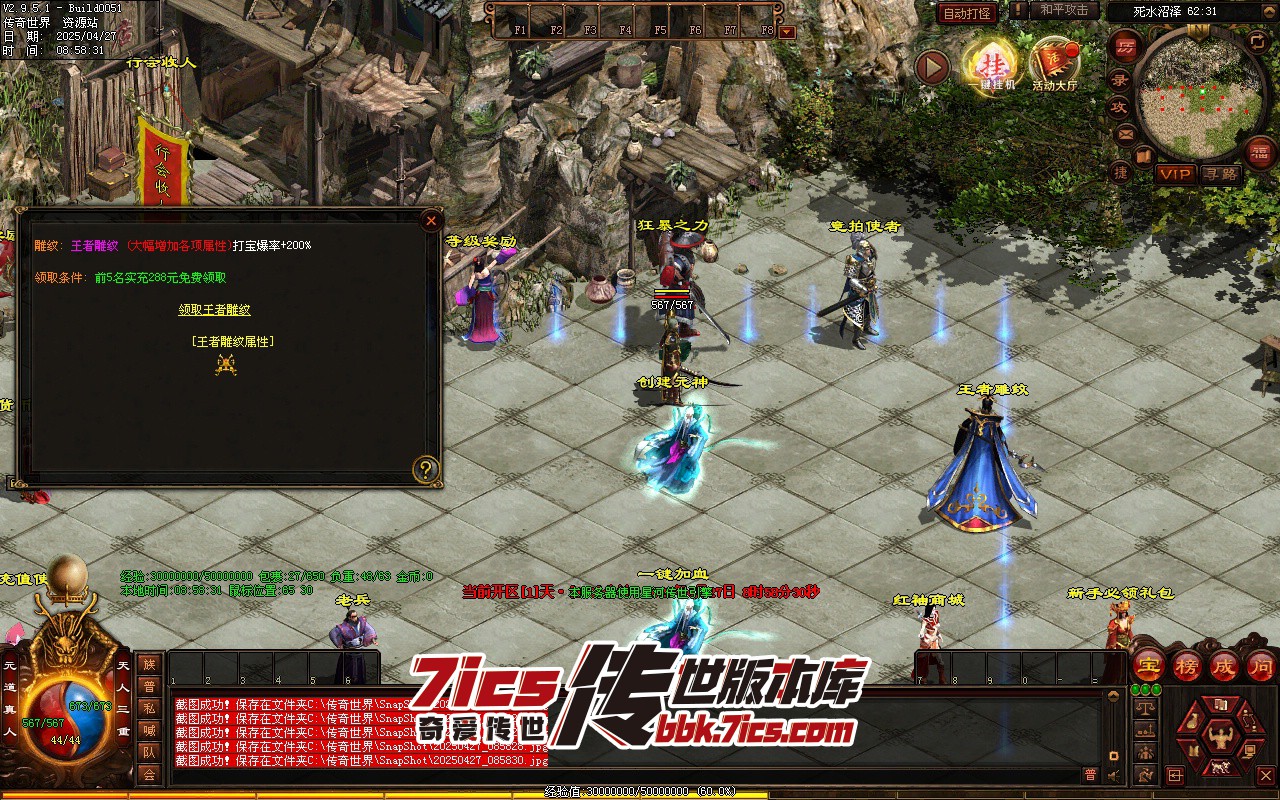Activate the 一键挂机 auto-play icon

pos(990,64)
